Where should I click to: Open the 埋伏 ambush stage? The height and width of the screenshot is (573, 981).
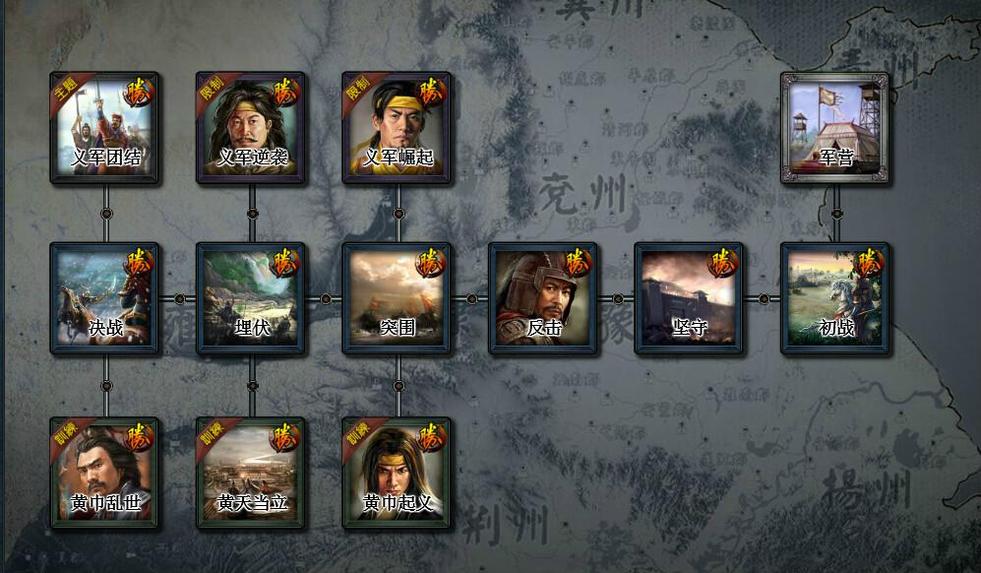(251, 298)
